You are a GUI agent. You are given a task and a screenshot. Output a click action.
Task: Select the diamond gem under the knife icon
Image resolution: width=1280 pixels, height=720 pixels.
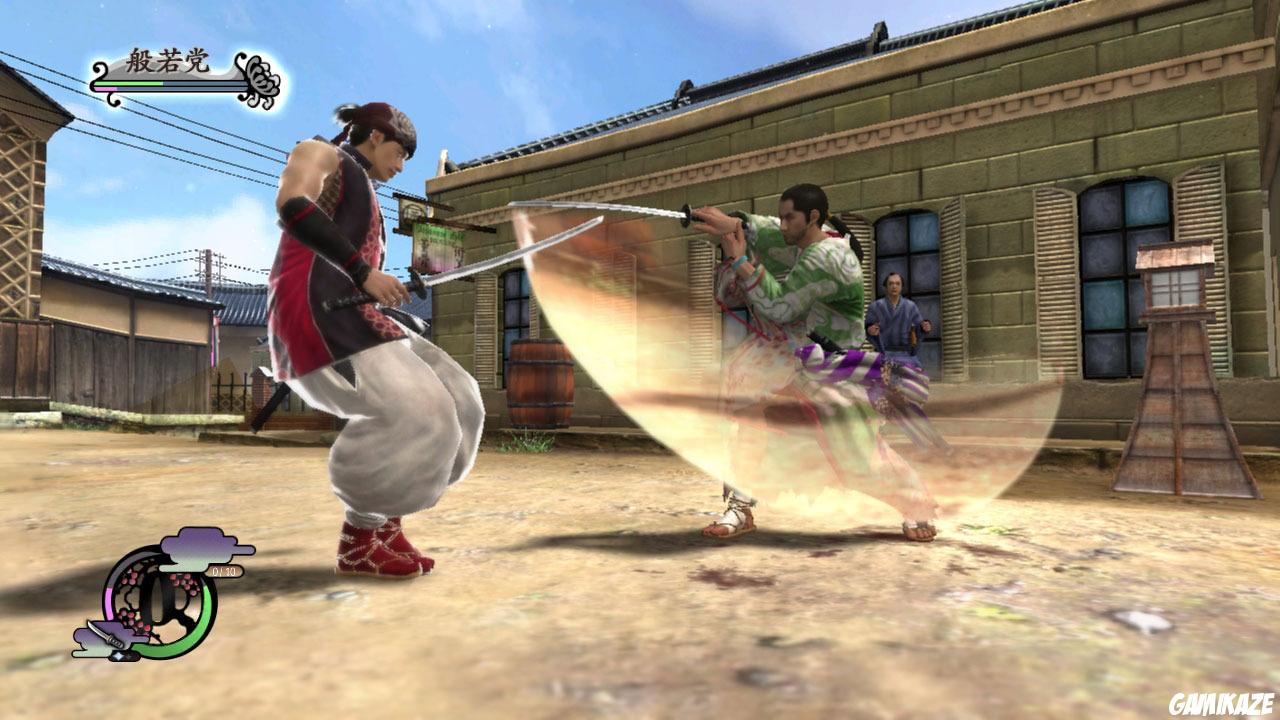click(x=119, y=655)
